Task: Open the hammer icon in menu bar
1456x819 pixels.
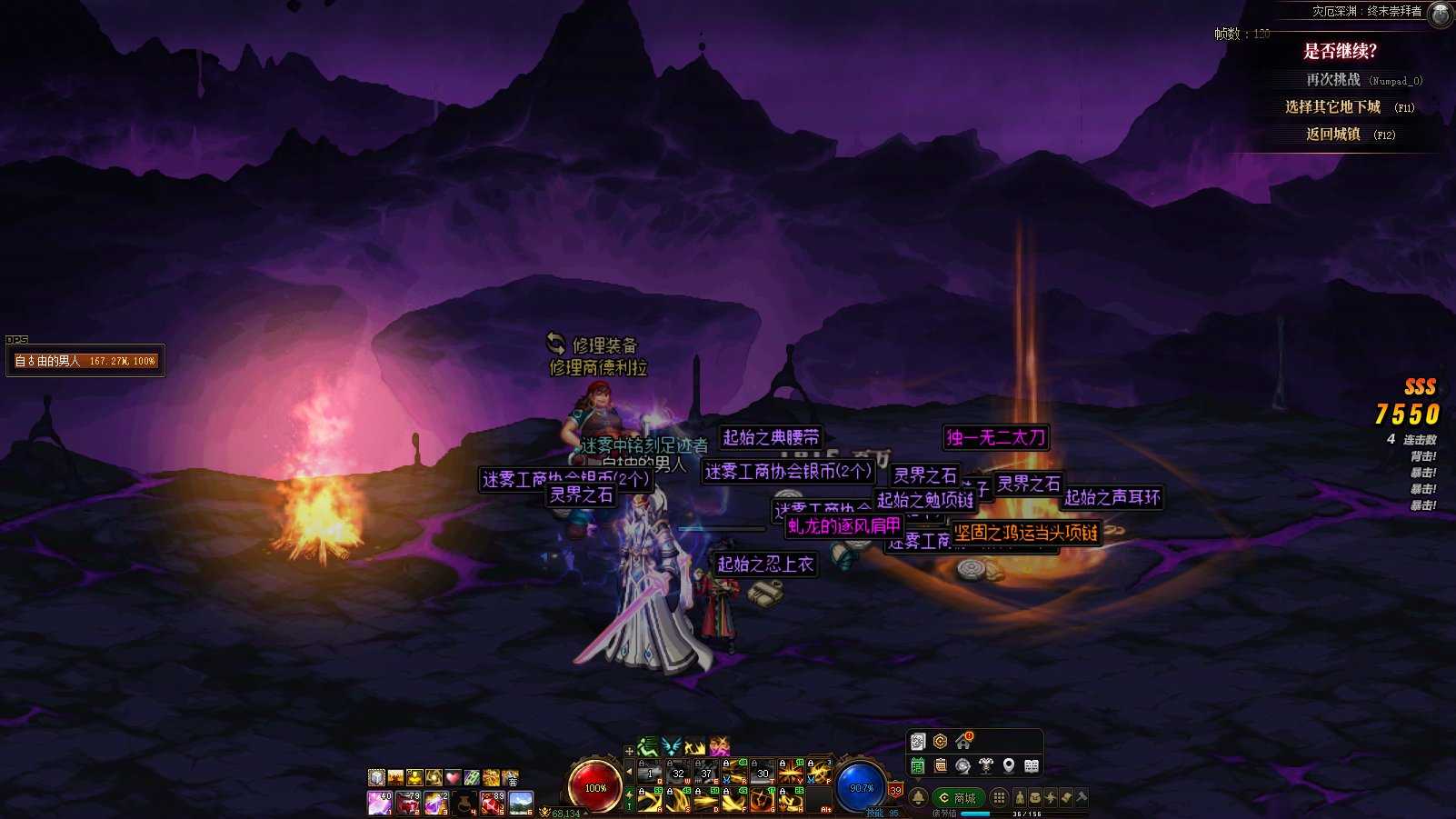Action: [x=1082, y=797]
